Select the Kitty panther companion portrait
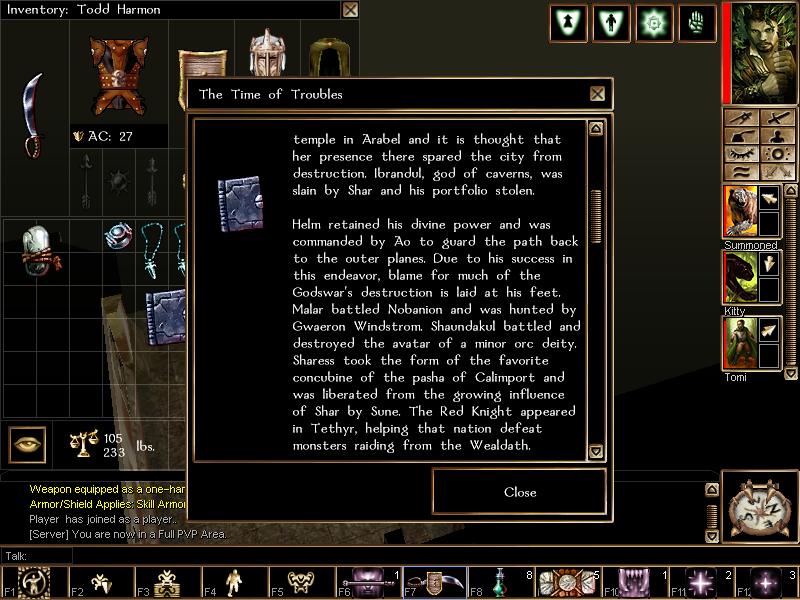 click(739, 277)
